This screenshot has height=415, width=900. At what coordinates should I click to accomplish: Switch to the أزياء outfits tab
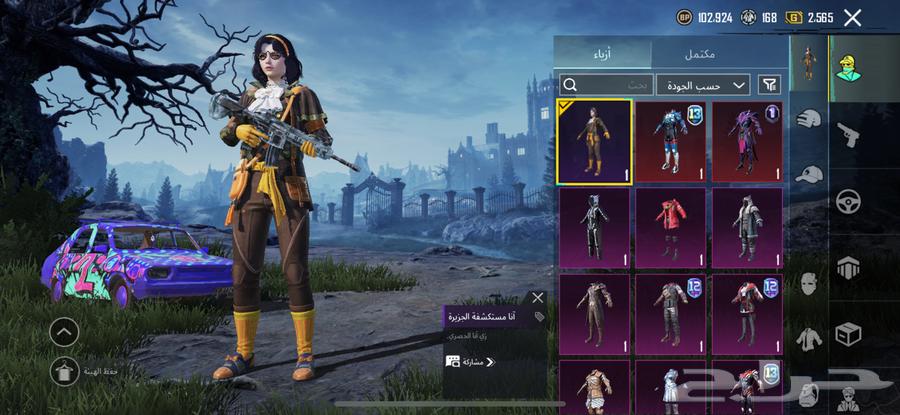(x=603, y=54)
